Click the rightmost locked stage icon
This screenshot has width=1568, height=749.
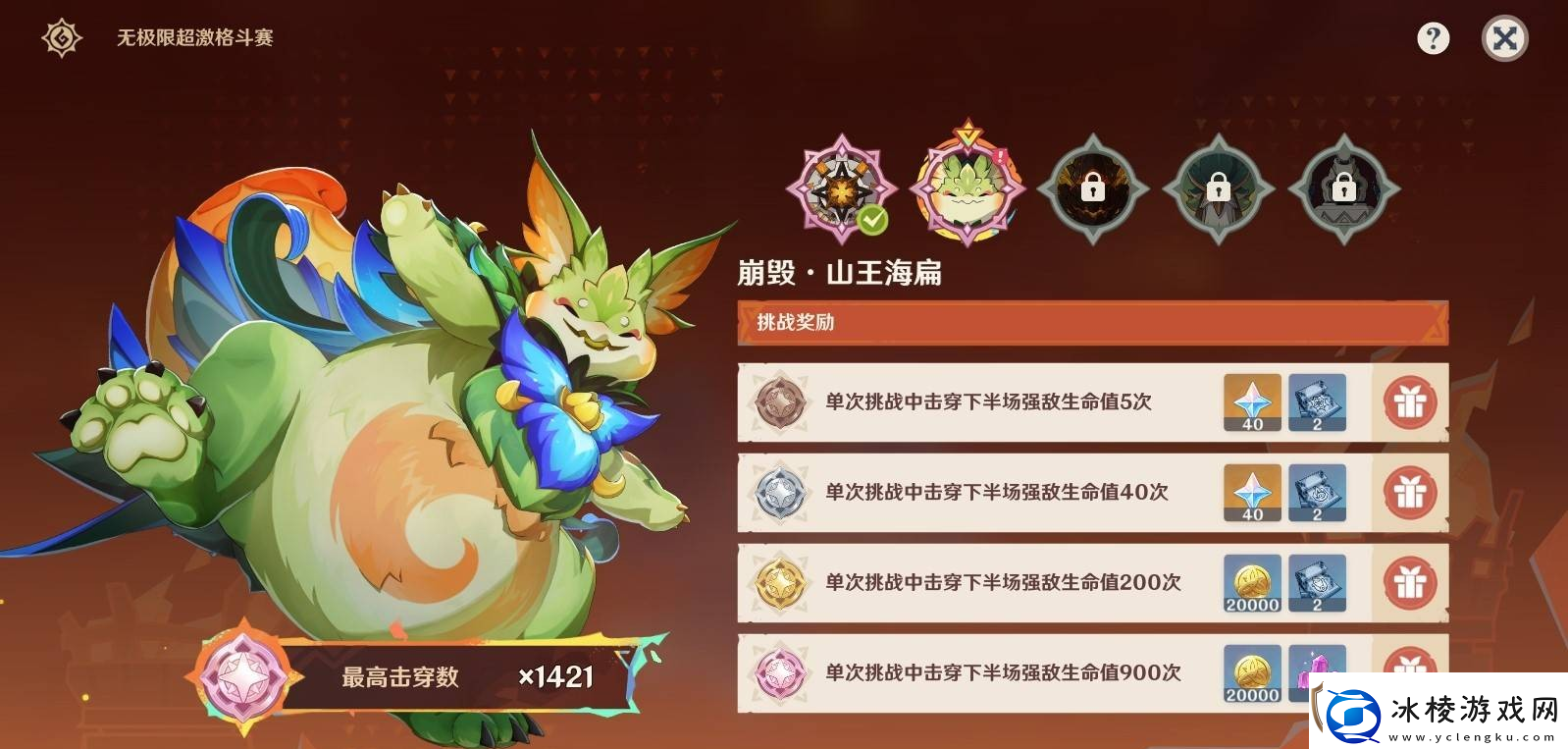tap(1342, 188)
